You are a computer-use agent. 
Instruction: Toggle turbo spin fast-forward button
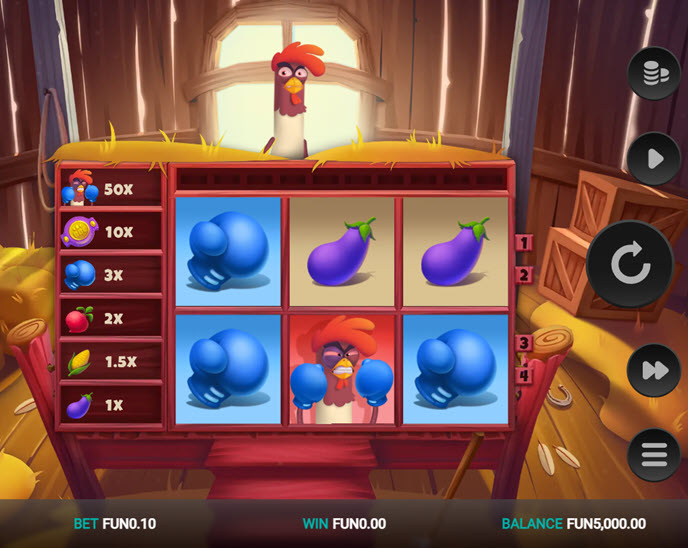[653, 371]
